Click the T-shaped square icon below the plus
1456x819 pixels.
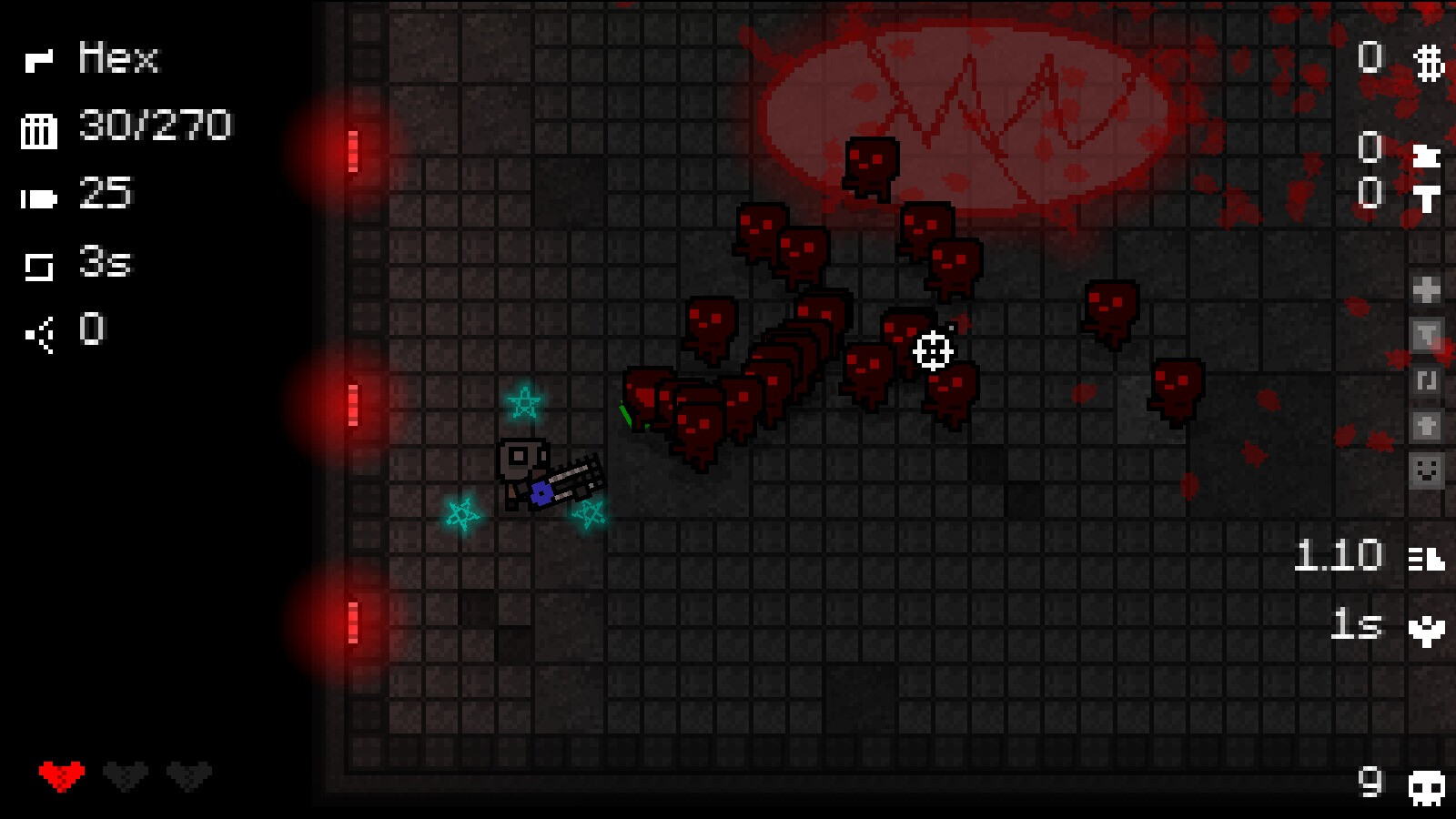coord(1427,331)
